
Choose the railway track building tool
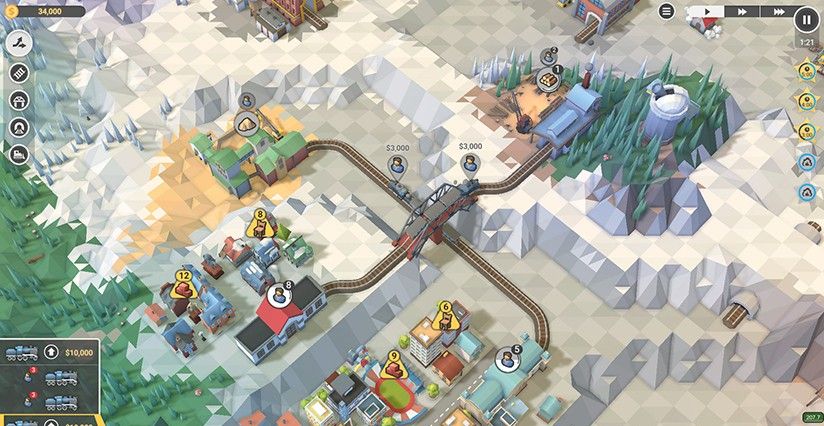coord(20,72)
